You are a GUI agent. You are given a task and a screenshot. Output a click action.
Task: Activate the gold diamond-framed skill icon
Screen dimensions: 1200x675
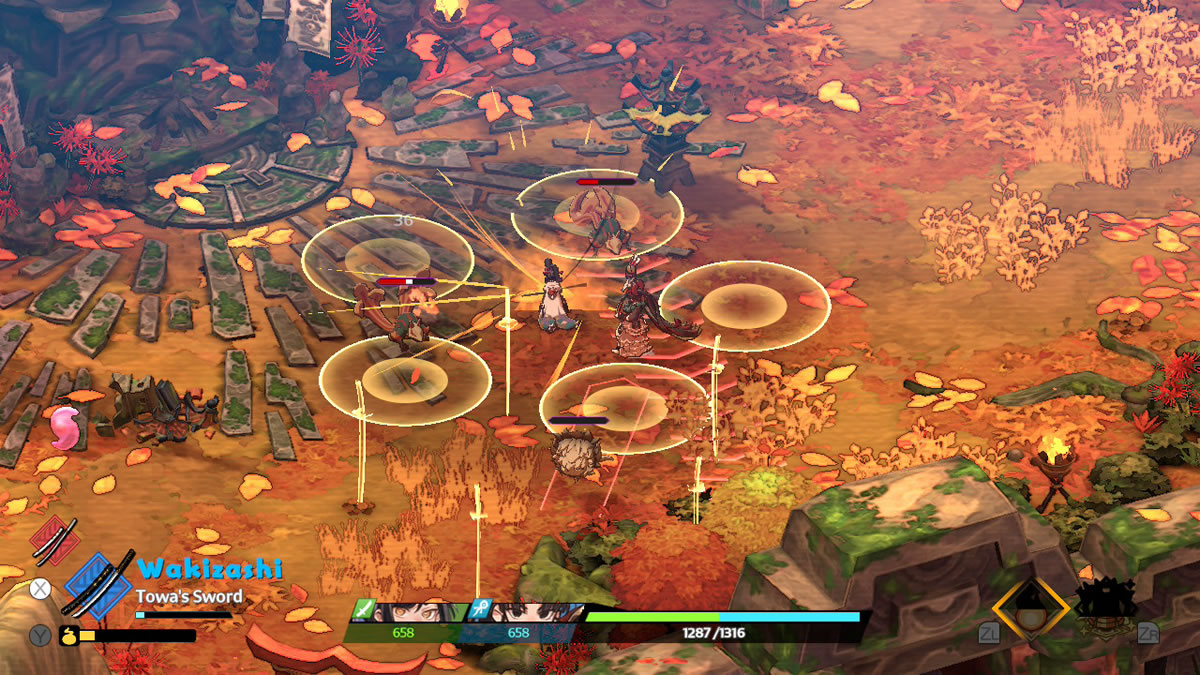1027,609
